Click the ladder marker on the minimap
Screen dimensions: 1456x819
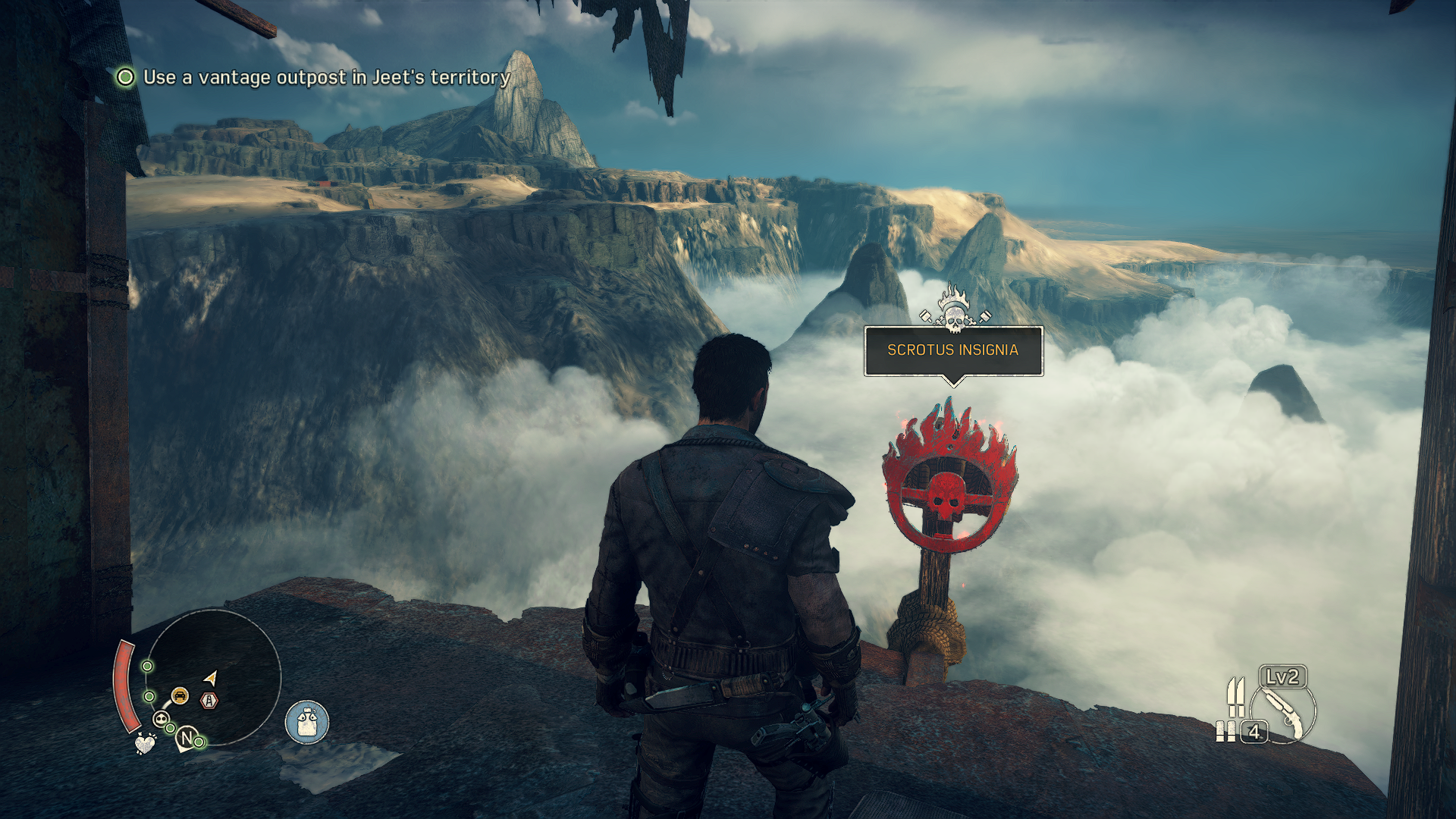pos(209,701)
